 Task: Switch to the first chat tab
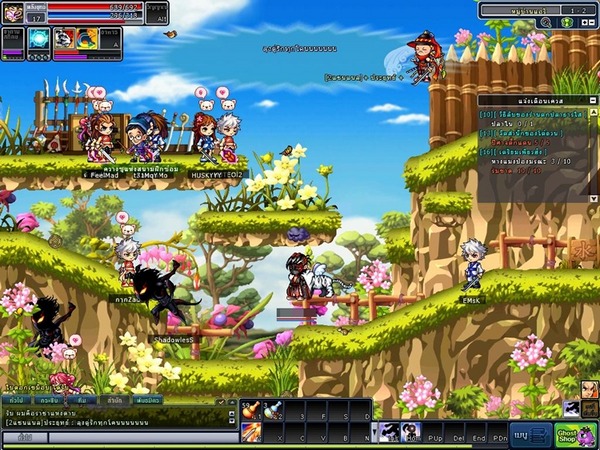[x=14, y=400]
